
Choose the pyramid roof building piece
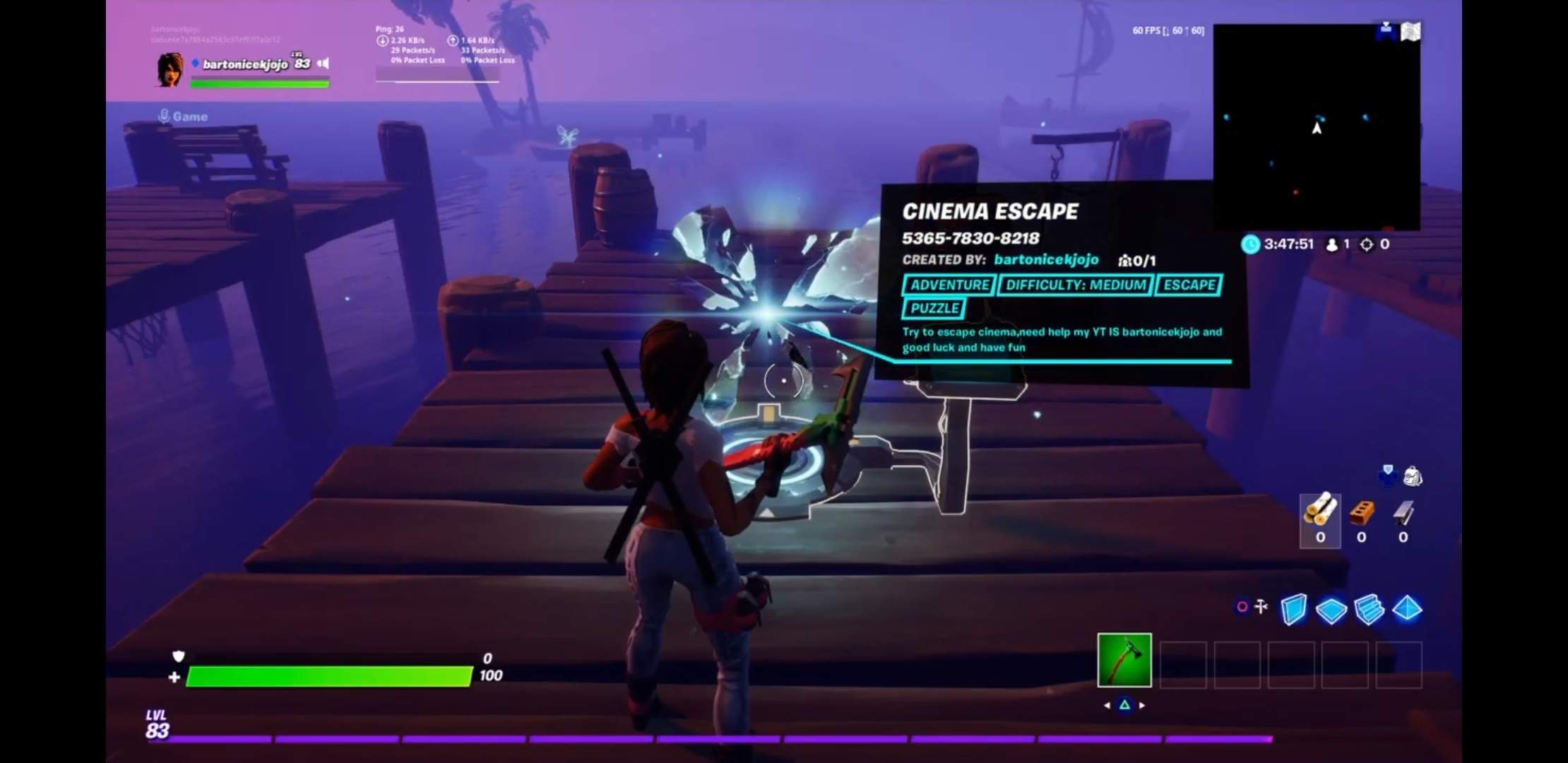(1407, 608)
